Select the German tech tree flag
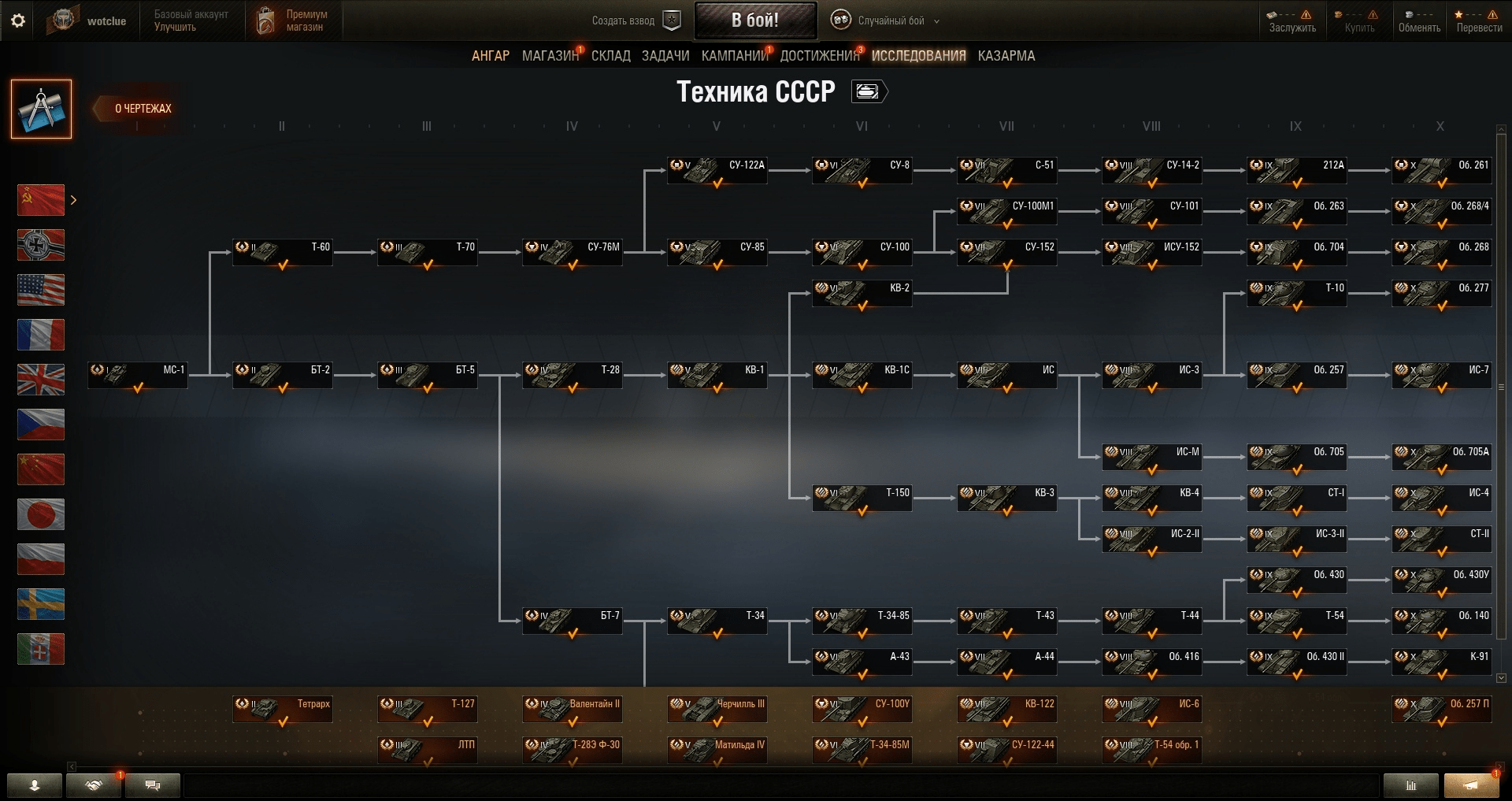1512x801 pixels. (41, 245)
